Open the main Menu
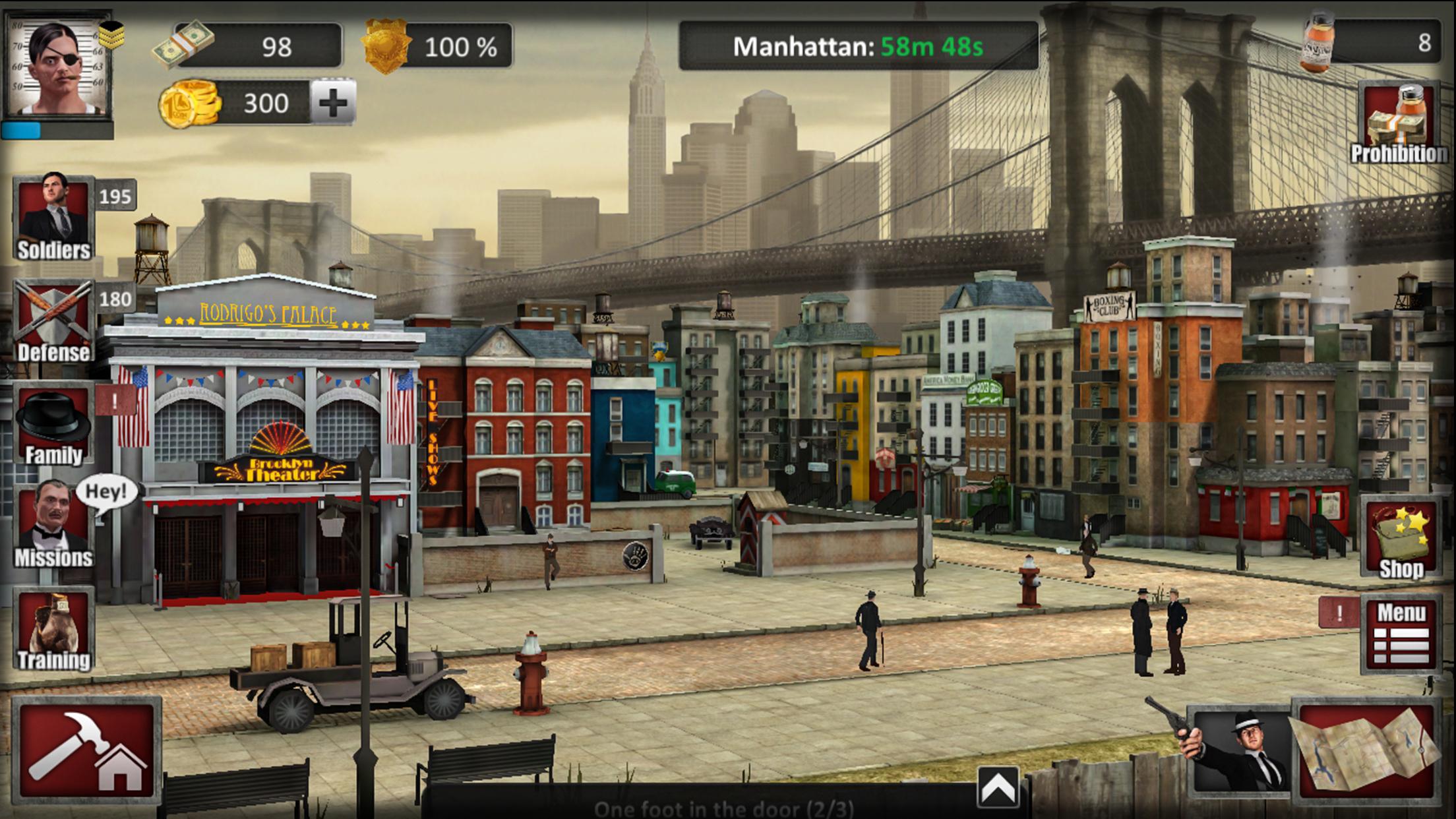 click(x=1401, y=634)
